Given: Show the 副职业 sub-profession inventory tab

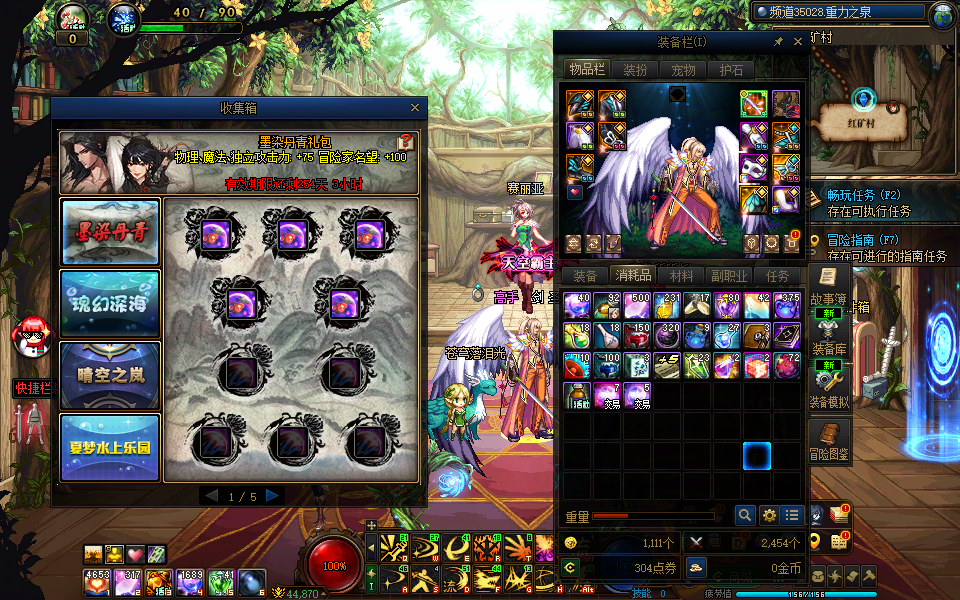Looking at the screenshot, I should 729,276.
